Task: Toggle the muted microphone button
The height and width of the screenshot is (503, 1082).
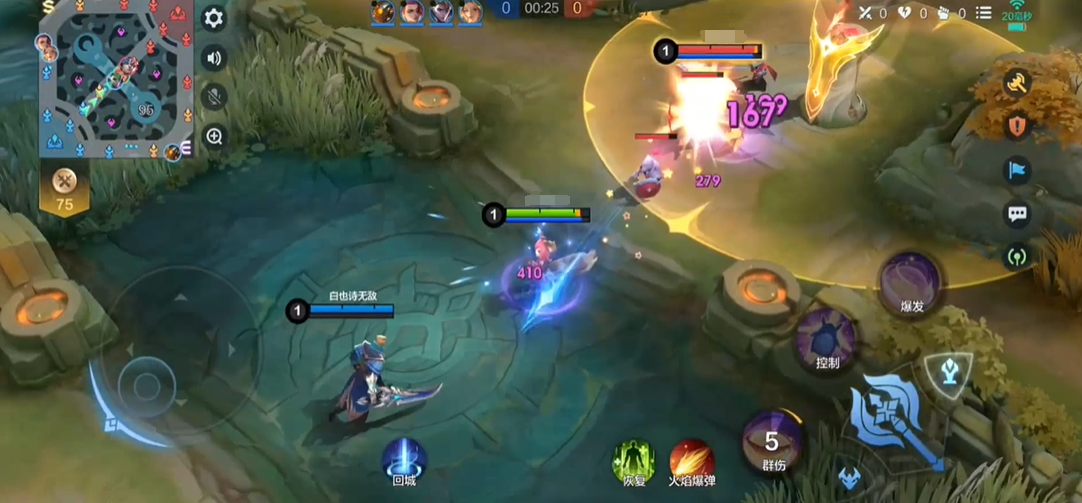Action: [213, 97]
